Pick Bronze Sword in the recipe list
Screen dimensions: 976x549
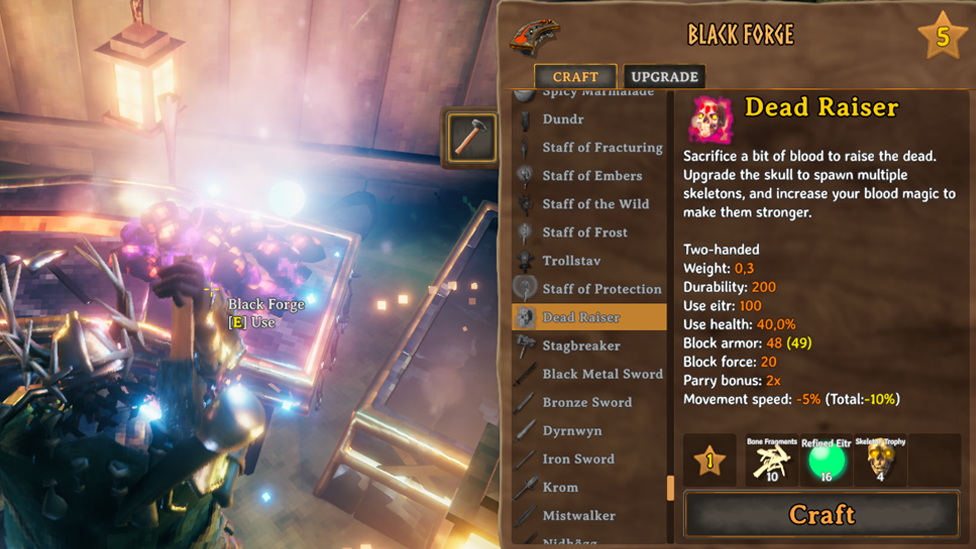[587, 402]
